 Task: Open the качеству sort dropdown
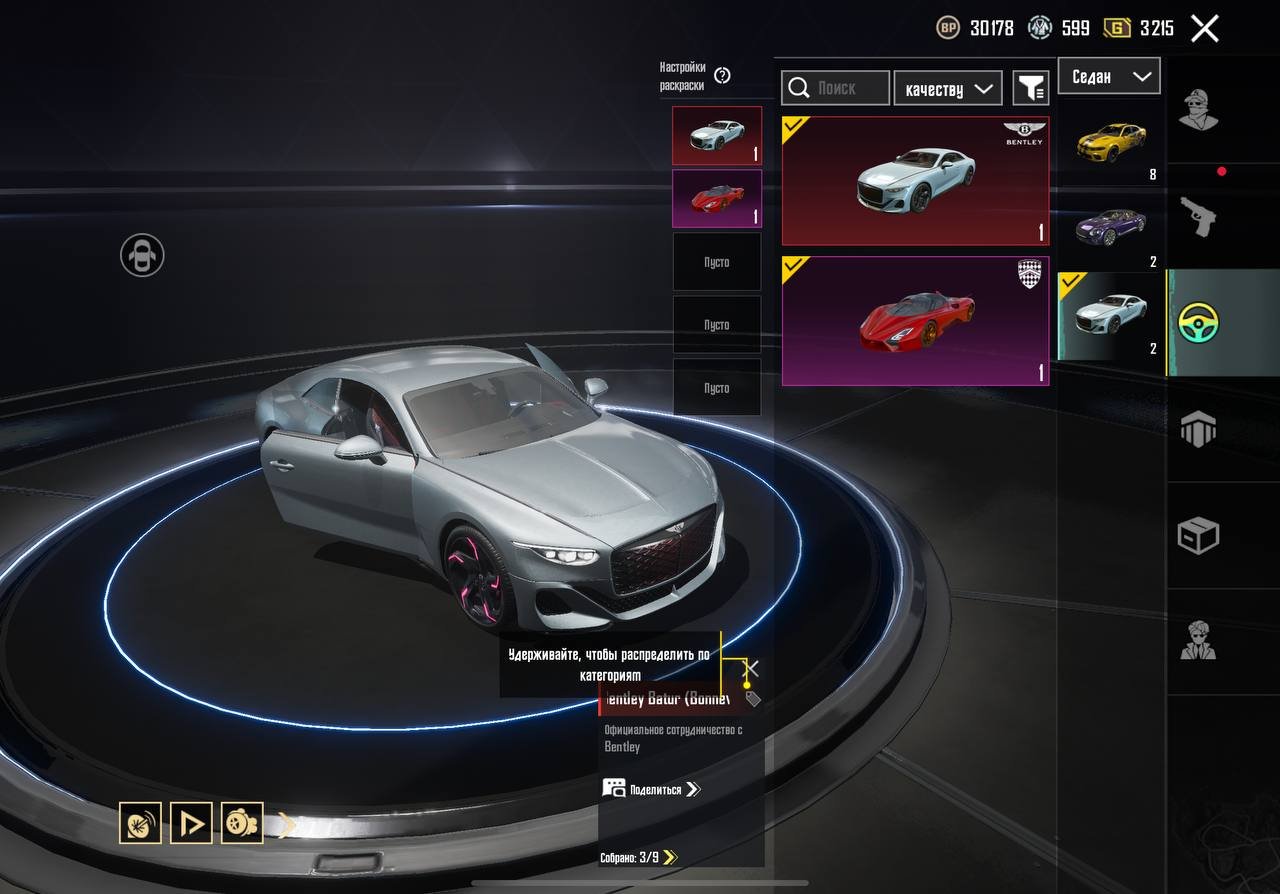pyautogui.click(x=948, y=88)
